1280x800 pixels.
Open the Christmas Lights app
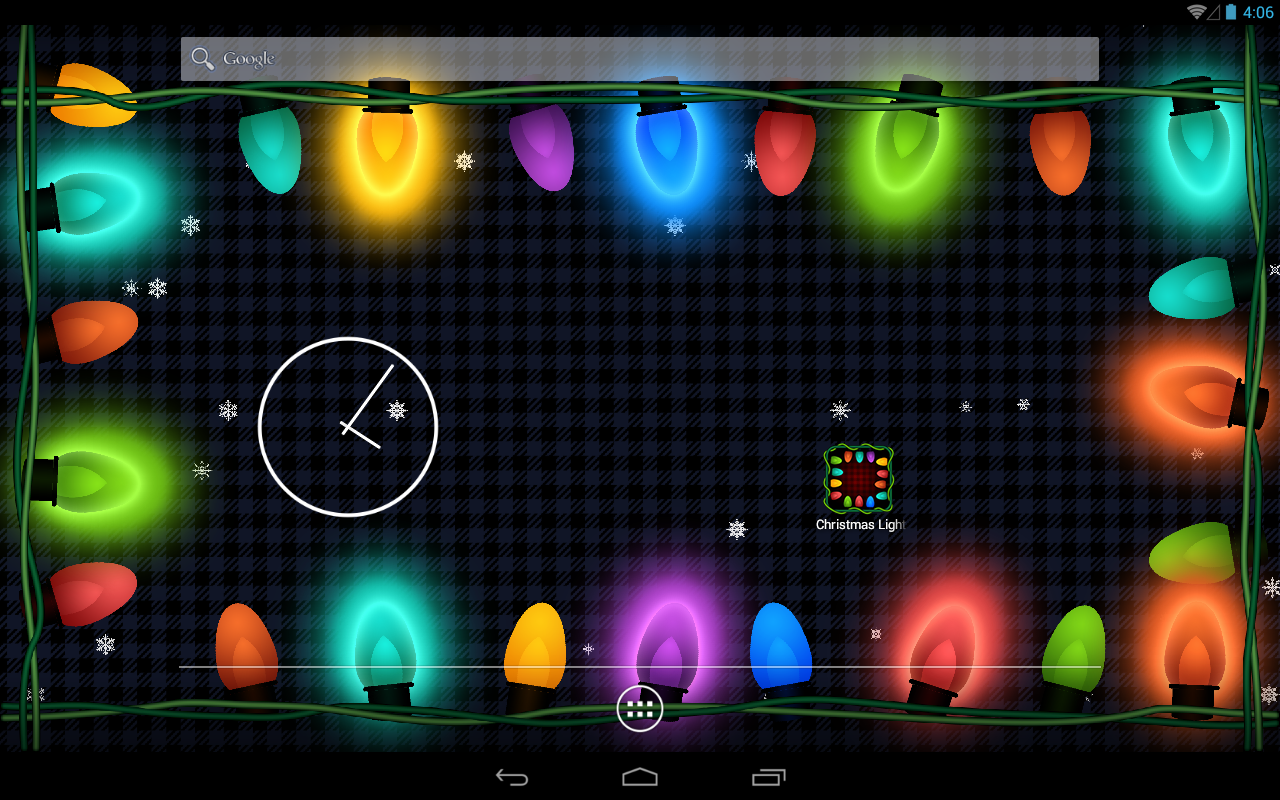coord(858,478)
